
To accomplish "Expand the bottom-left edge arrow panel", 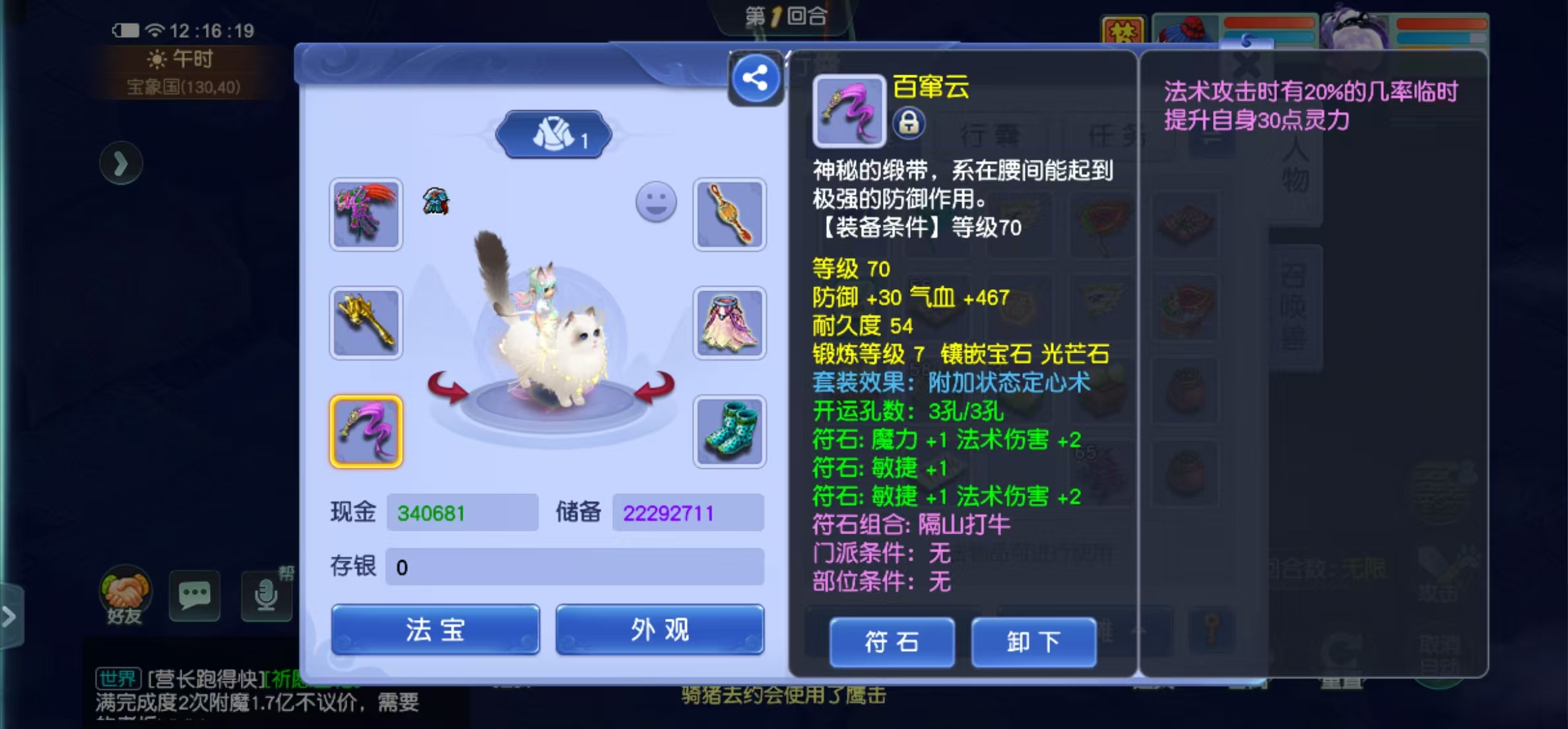I will [9, 616].
